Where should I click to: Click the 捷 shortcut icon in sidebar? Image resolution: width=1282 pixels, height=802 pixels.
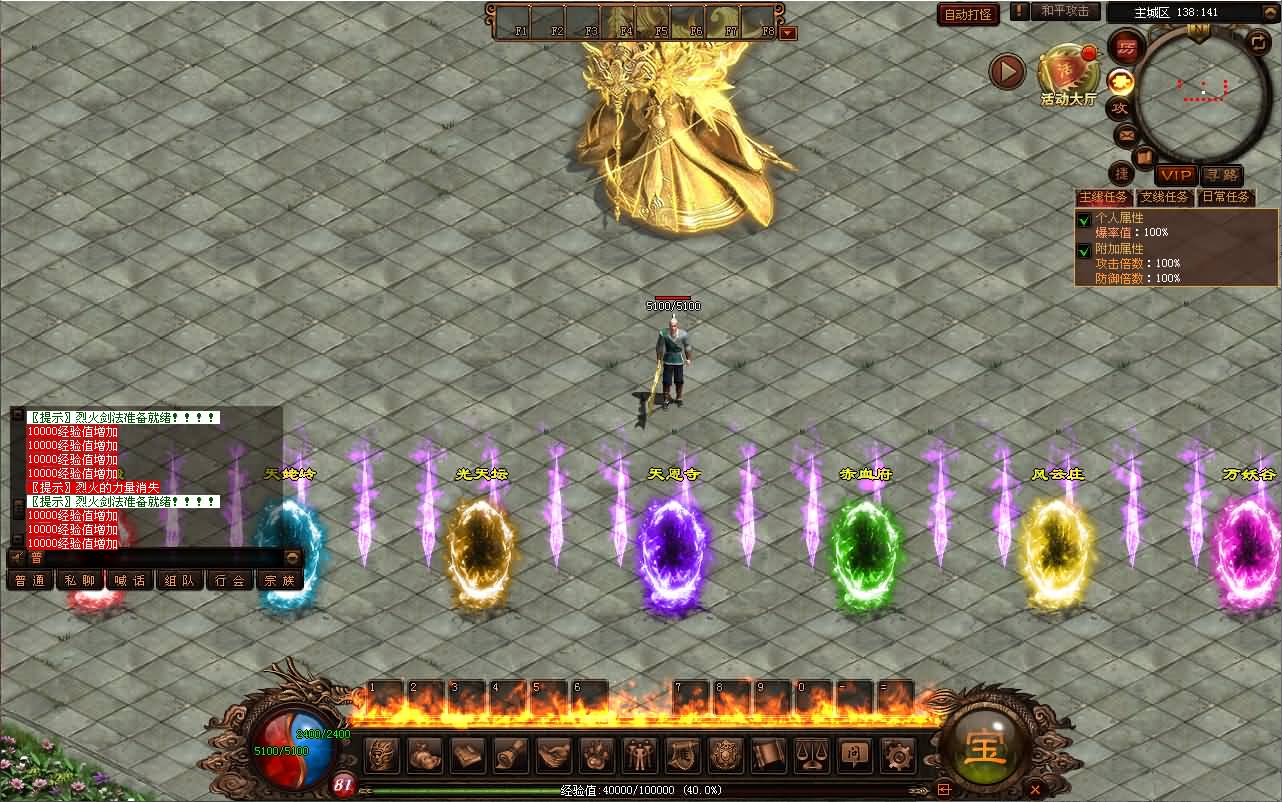coord(1124,172)
